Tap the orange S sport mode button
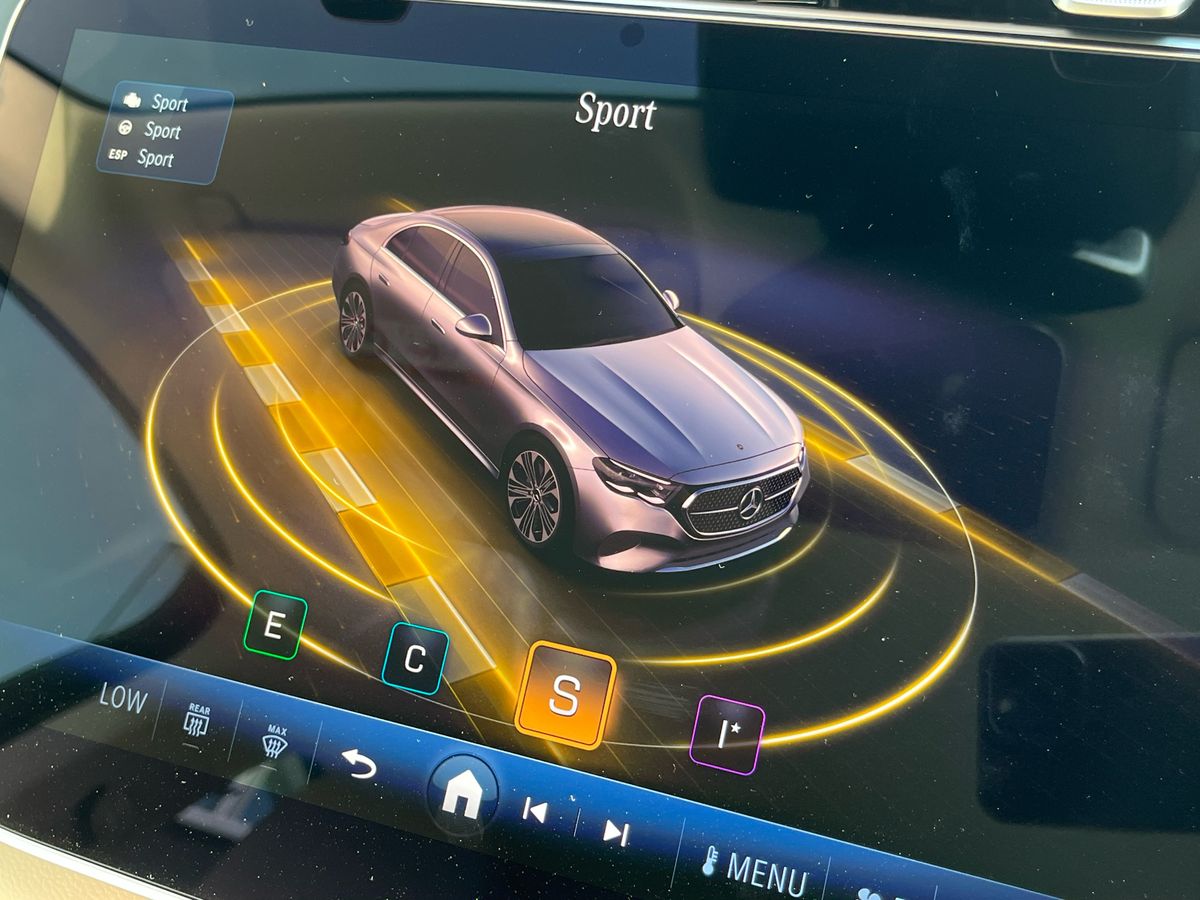This screenshot has width=1200, height=900. click(x=564, y=695)
